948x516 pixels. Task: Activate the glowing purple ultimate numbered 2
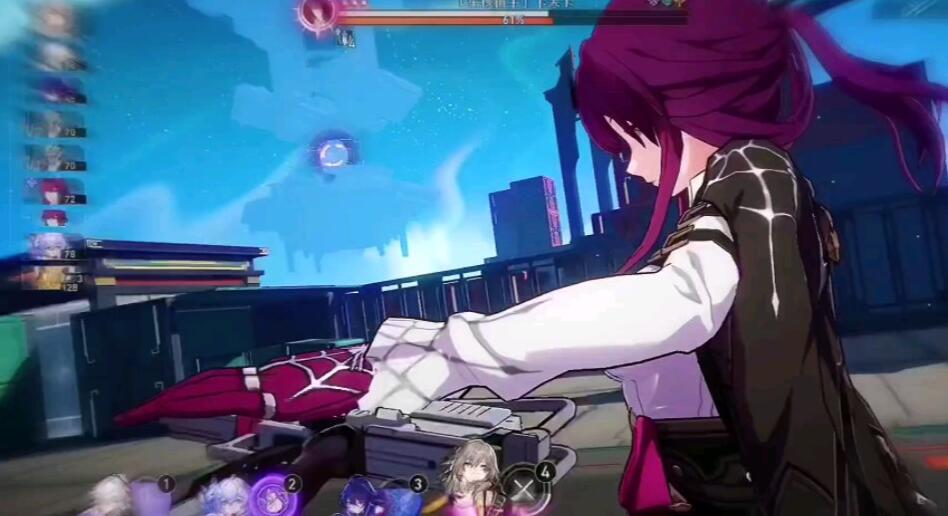pos(270,495)
